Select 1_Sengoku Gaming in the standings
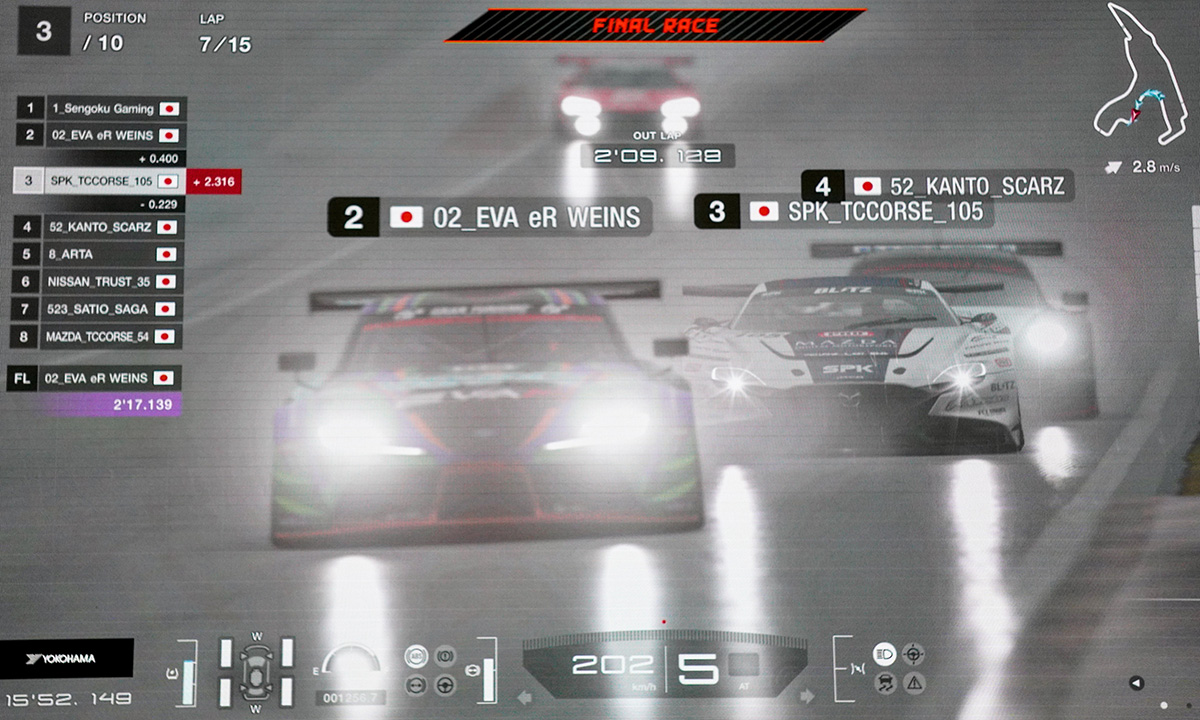Screen dimensions: 1200x720 [x=100, y=108]
